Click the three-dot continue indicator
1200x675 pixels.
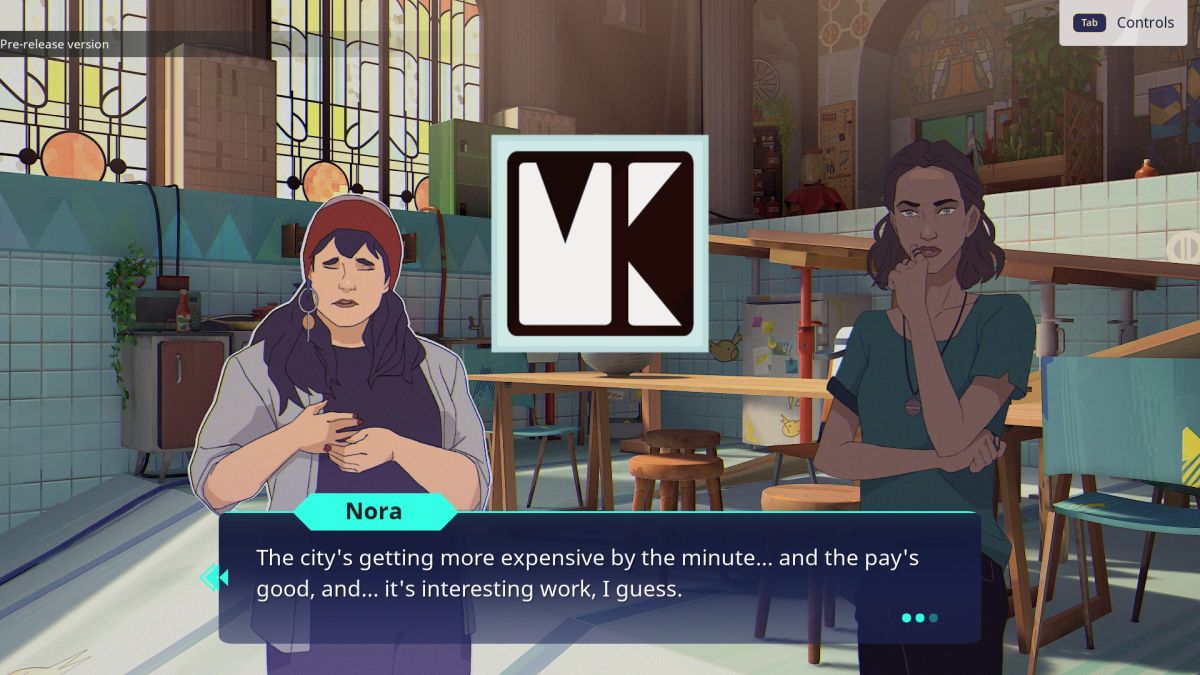tap(919, 618)
